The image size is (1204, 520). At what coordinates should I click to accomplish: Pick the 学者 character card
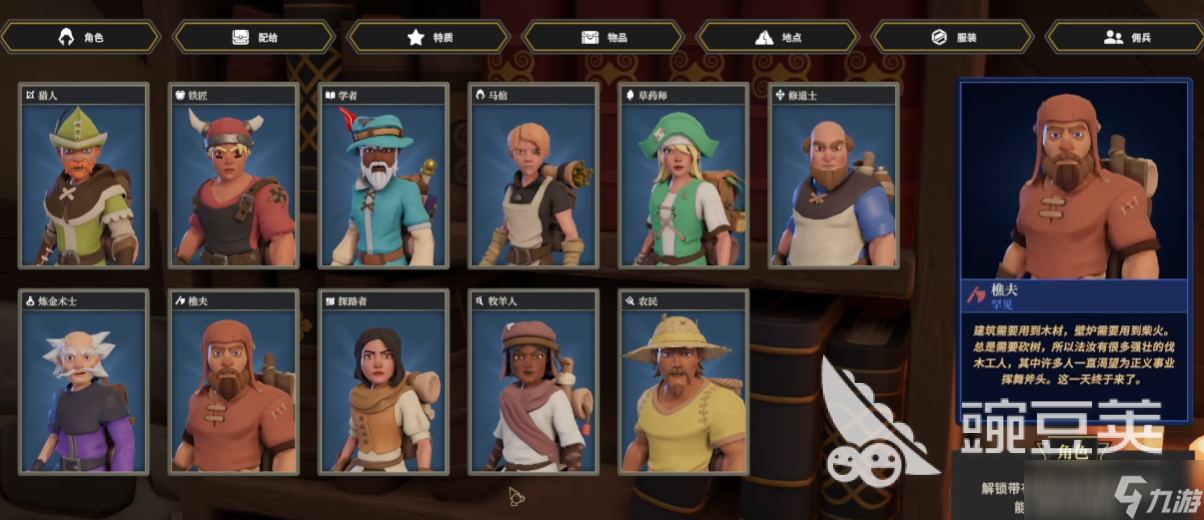click(x=384, y=177)
